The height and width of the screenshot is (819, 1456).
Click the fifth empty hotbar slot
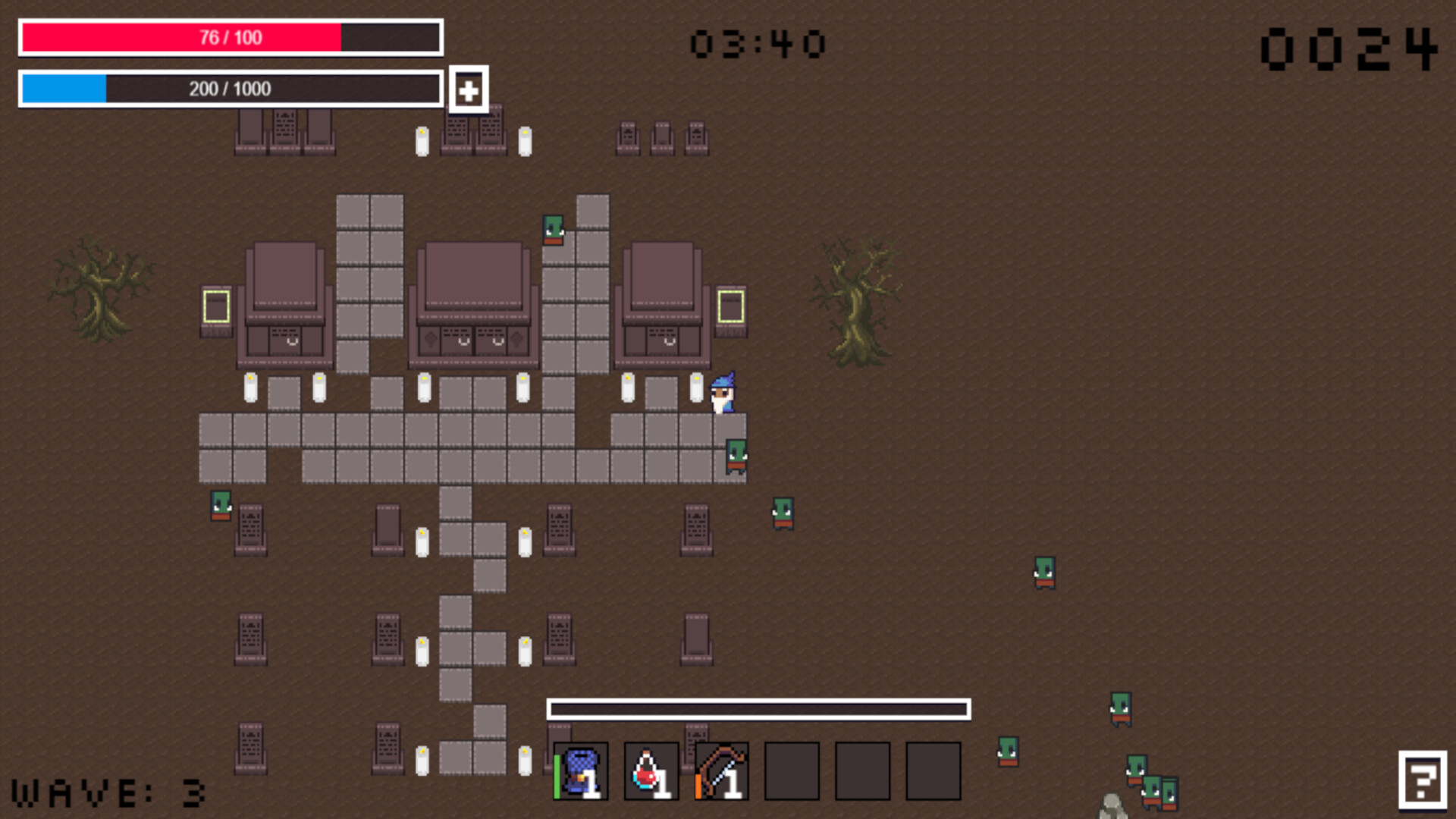click(x=861, y=770)
